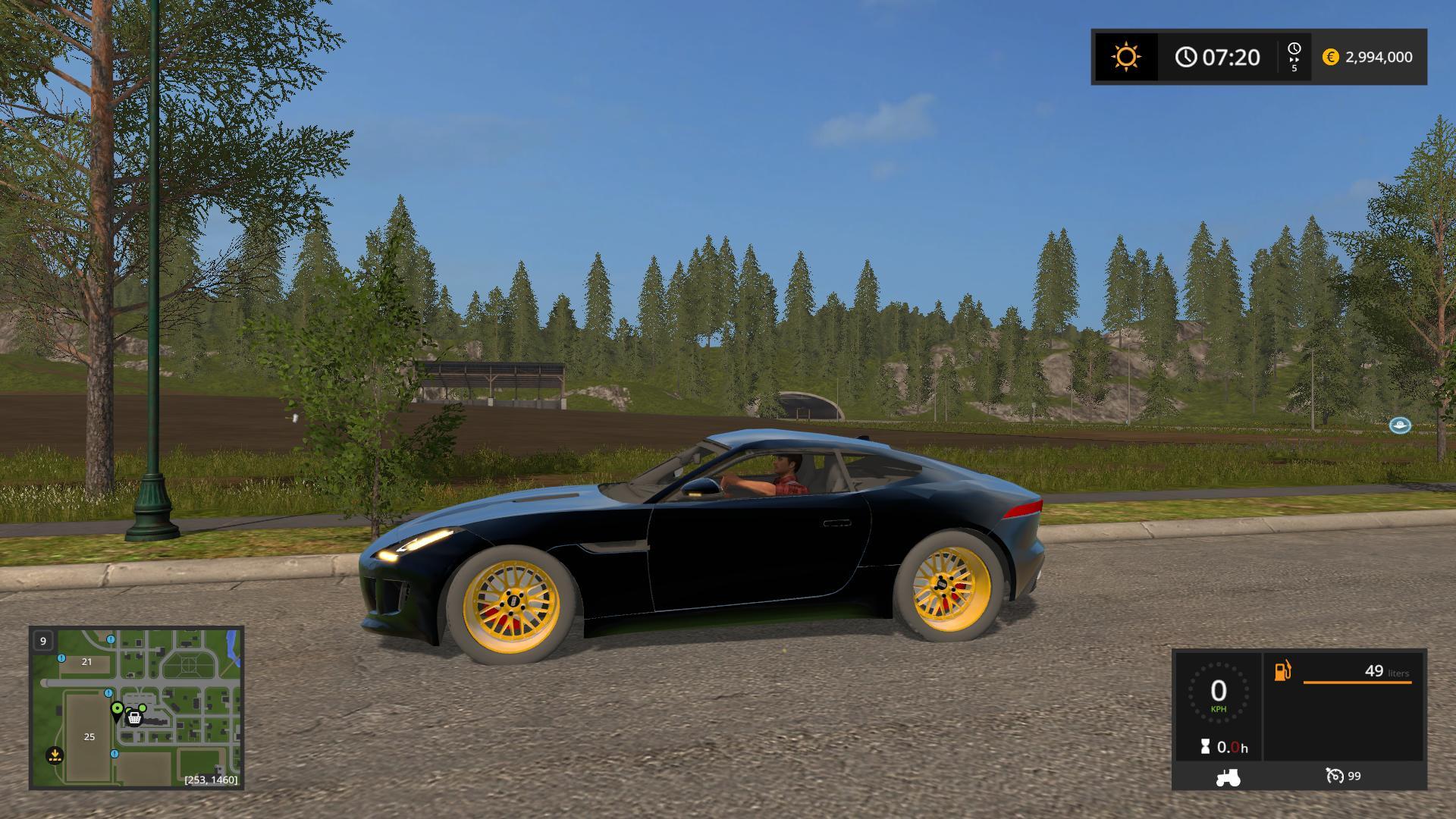Click the sell point arrow marker on the minimap
This screenshot has width=1456, height=819.
[x=55, y=755]
